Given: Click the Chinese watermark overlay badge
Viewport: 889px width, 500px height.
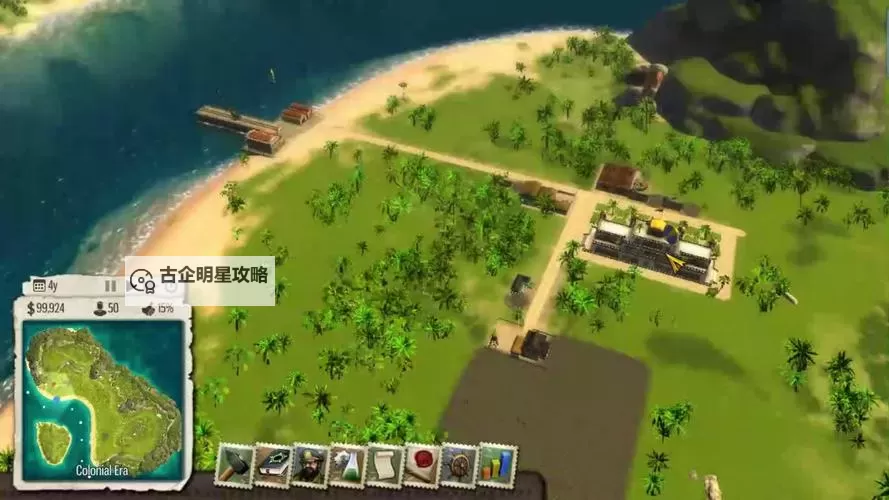Looking at the screenshot, I should point(200,280).
